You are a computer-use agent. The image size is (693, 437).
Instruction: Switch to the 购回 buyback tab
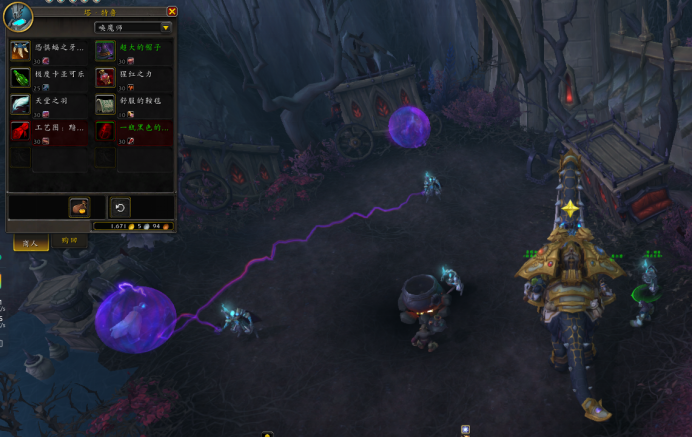pos(69,241)
